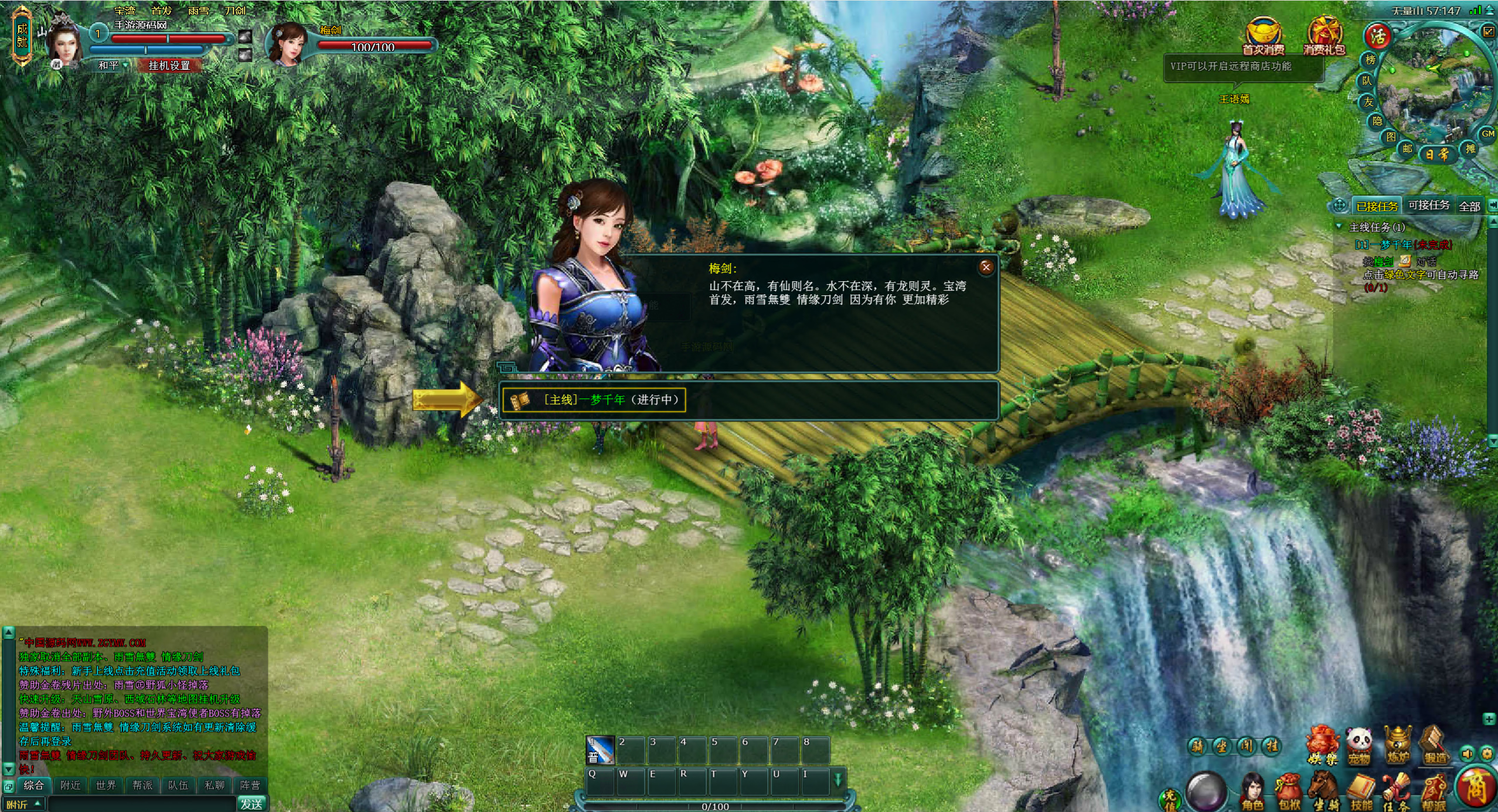Open the 首次消费 first purchase reward
1498x812 pixels.
pos(1263,36)
